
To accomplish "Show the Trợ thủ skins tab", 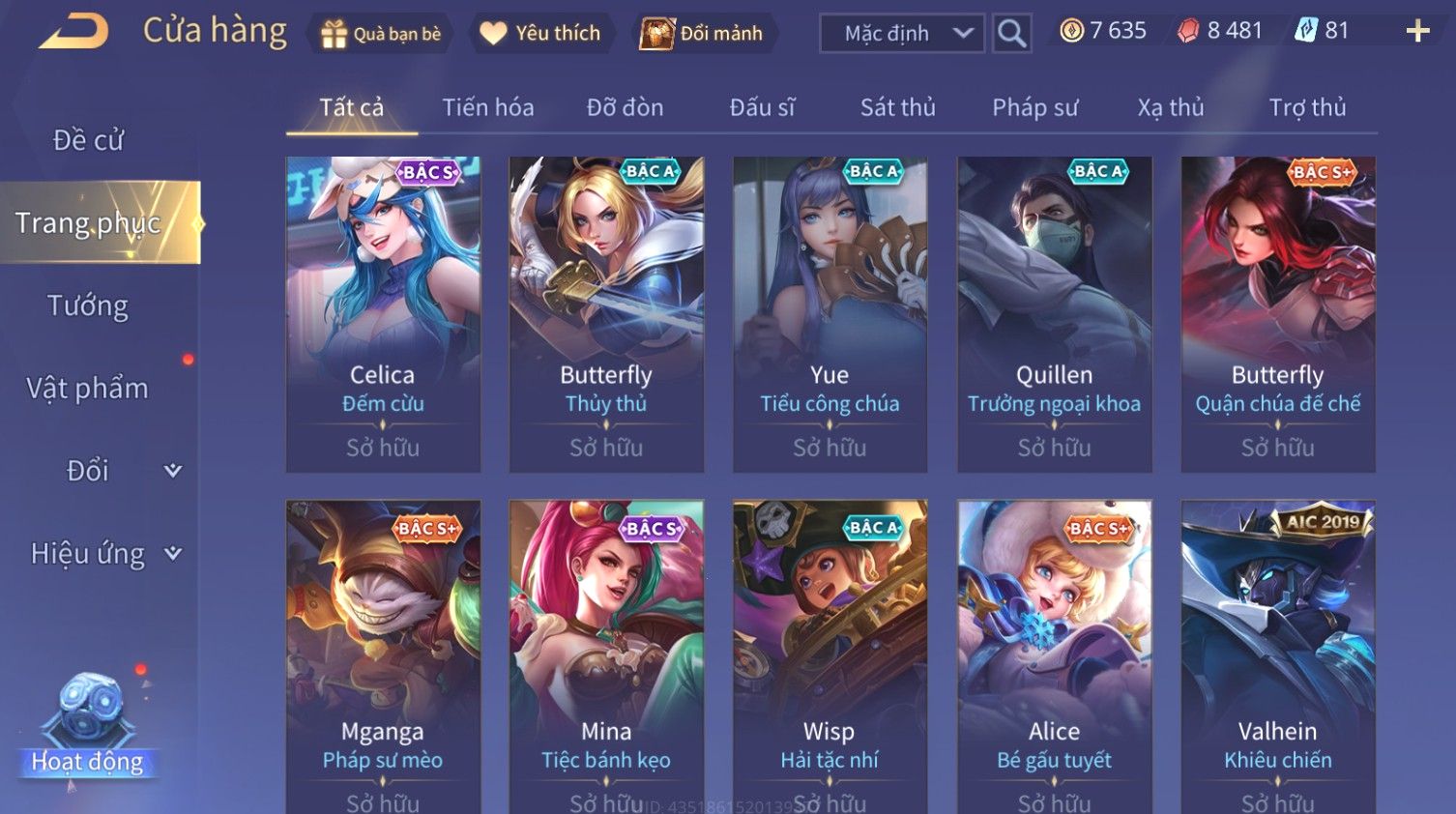I will [1307, 107].
